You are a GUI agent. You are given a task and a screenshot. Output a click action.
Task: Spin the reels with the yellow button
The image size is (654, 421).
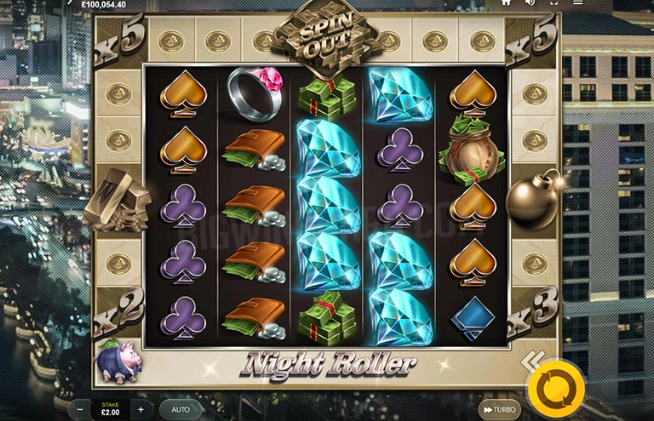tap(556, 388)
